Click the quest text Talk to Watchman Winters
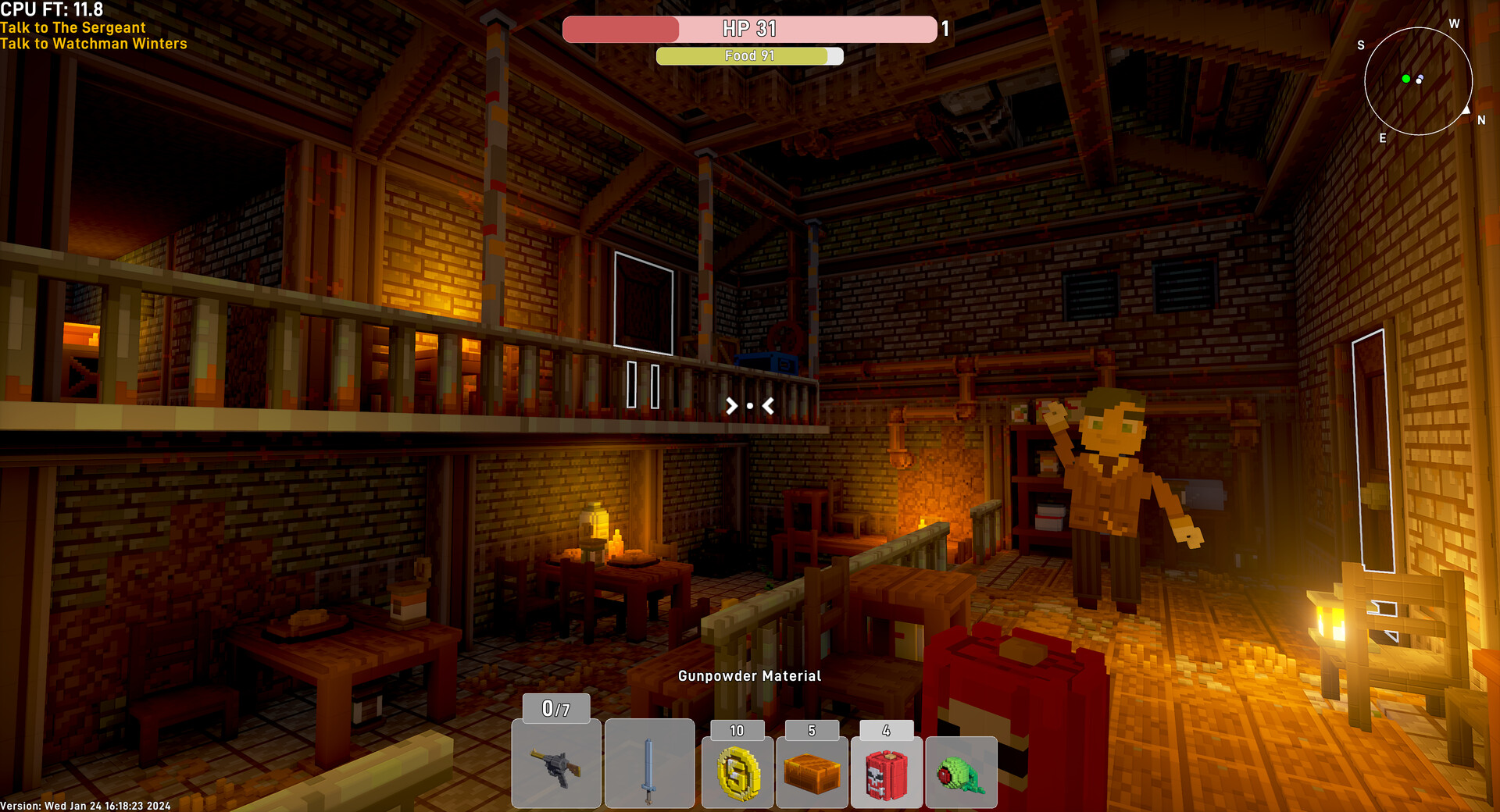1500x812 pixels. (x=94, y=44)
